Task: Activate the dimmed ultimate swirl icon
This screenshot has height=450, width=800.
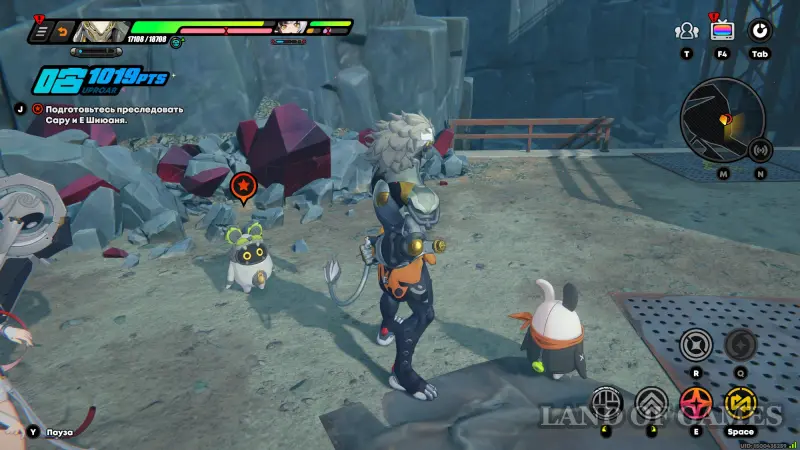Action: (739, 346)
